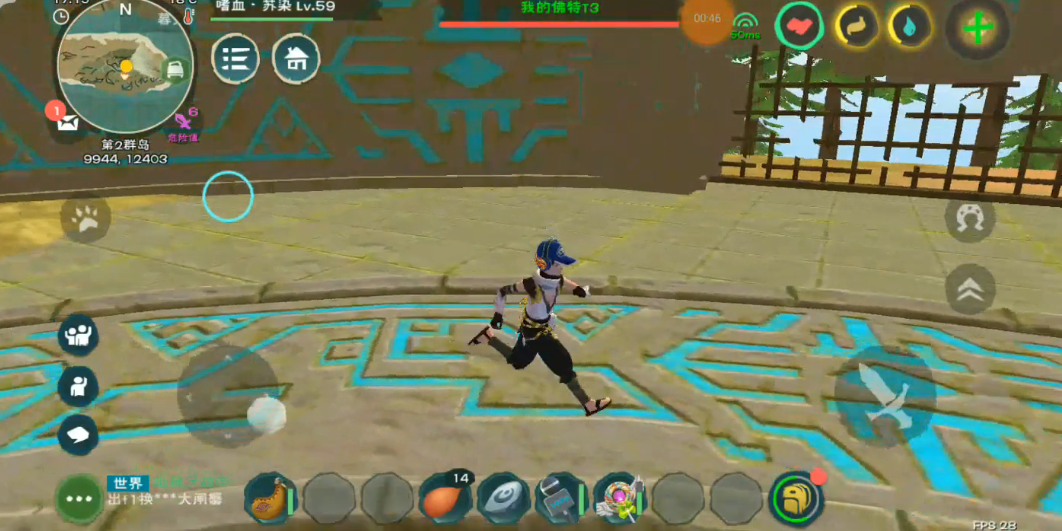Open the three-dot more options button
The height and width of the screenshot is (531, 1062).
click(80, 497)
